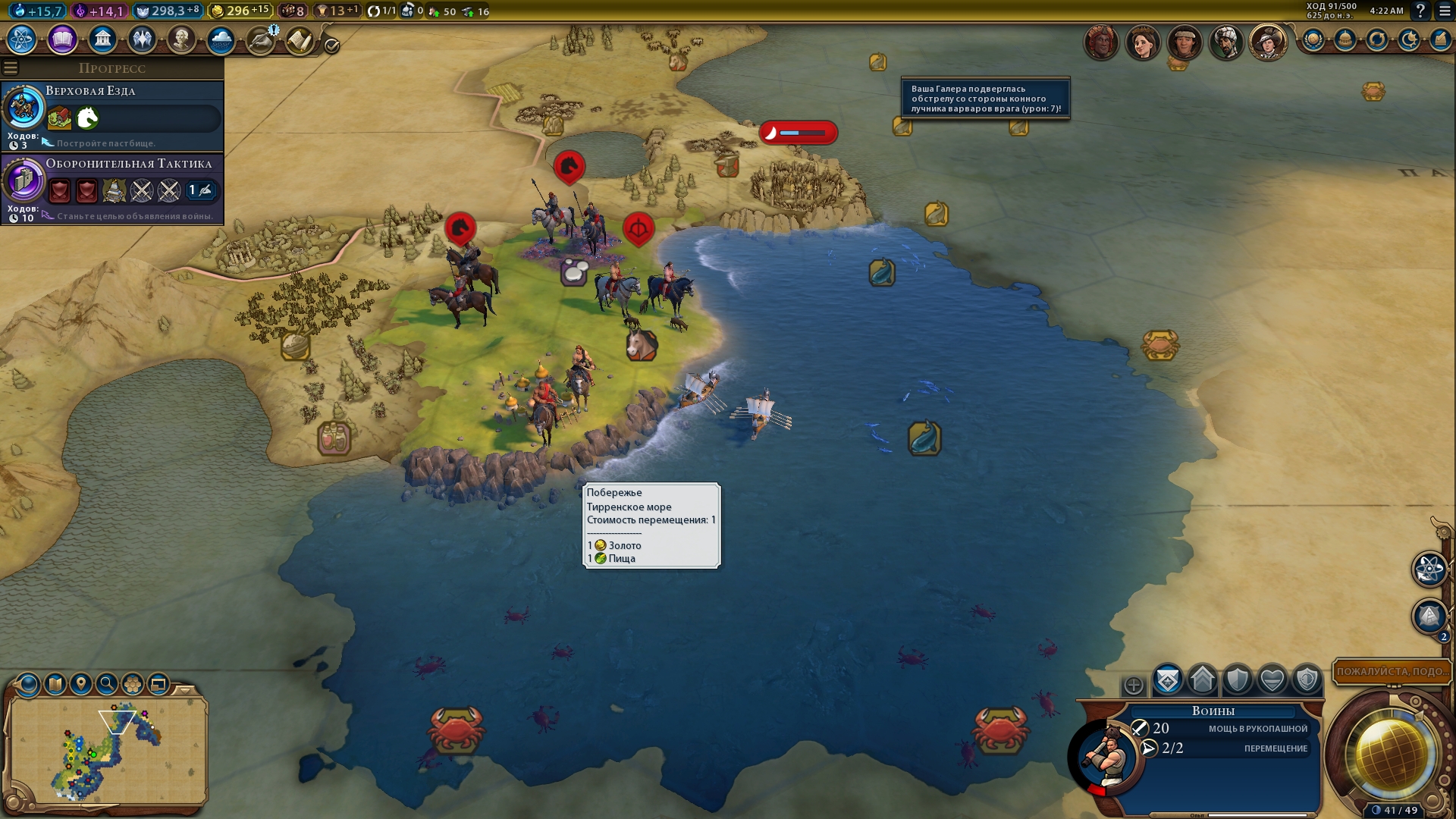Open the great people bust icon
Screen dimensions: 1456x819
181,39
